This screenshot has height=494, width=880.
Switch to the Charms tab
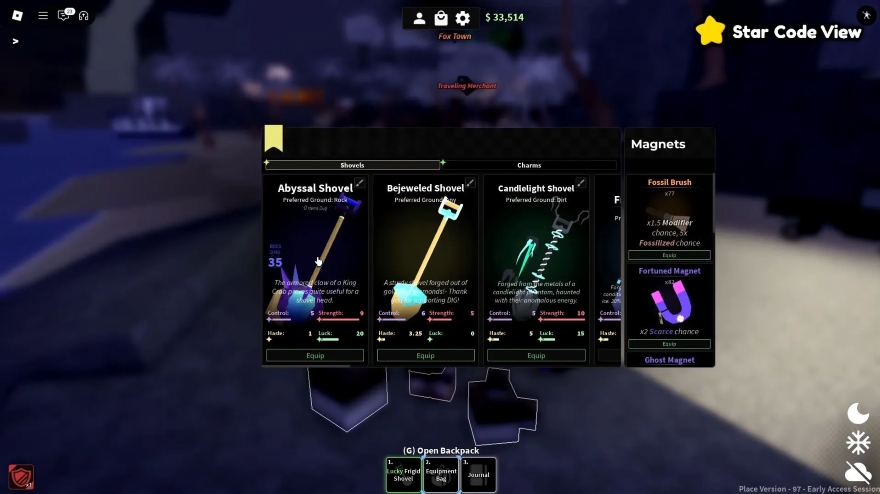529,165
